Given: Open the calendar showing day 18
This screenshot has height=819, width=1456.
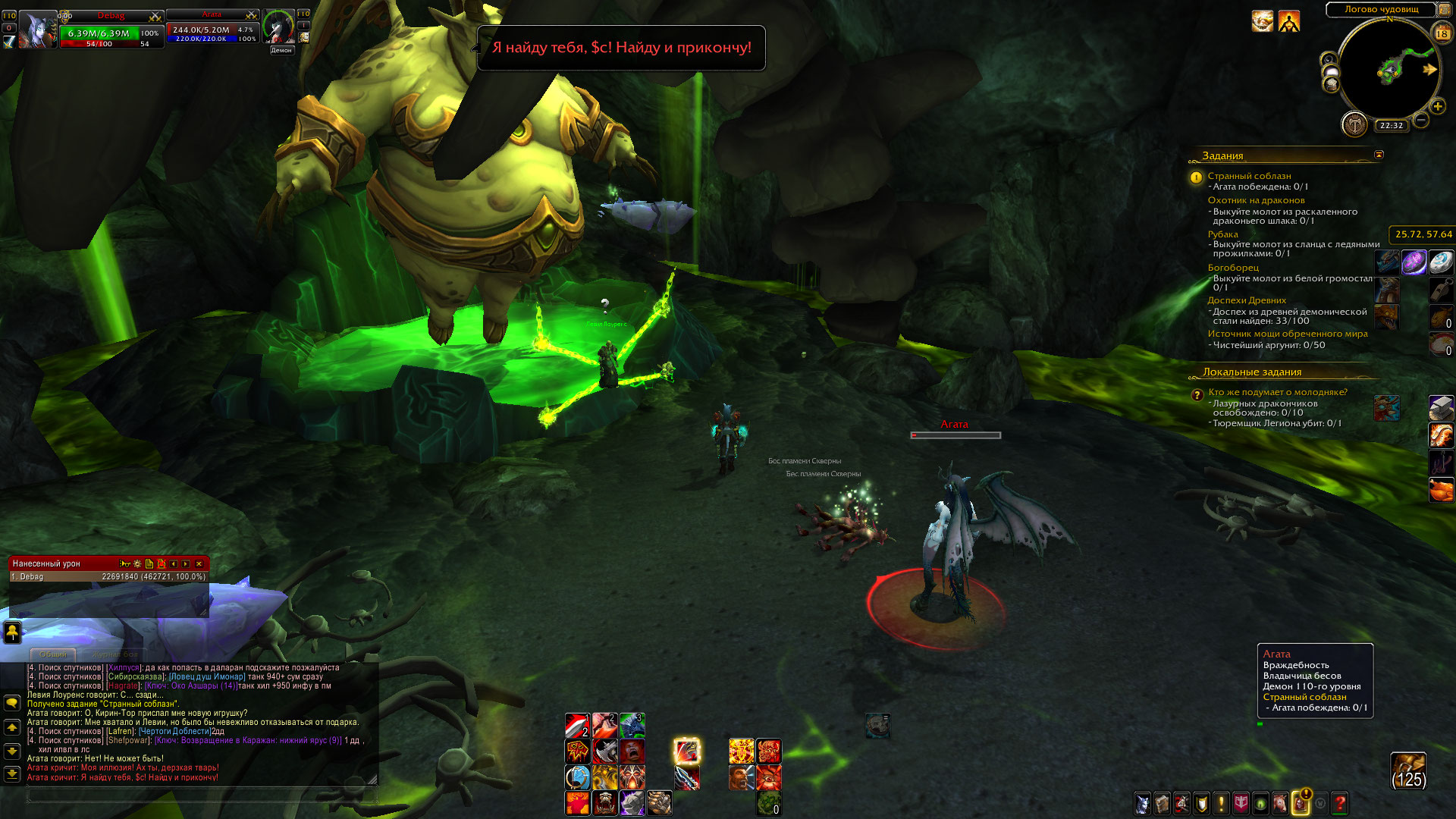Looking at the screenshot, I should (x=1442, y=33).
